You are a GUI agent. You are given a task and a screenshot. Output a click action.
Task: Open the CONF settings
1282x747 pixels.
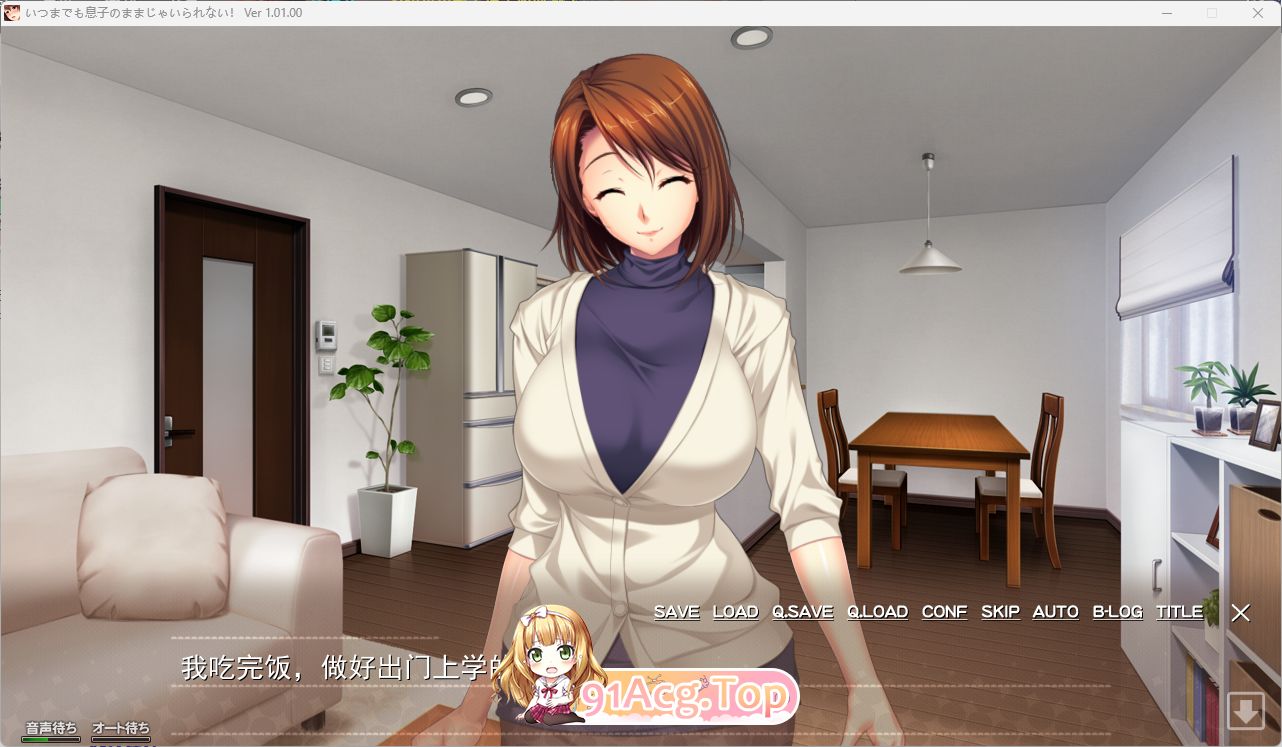click(944, 612)
